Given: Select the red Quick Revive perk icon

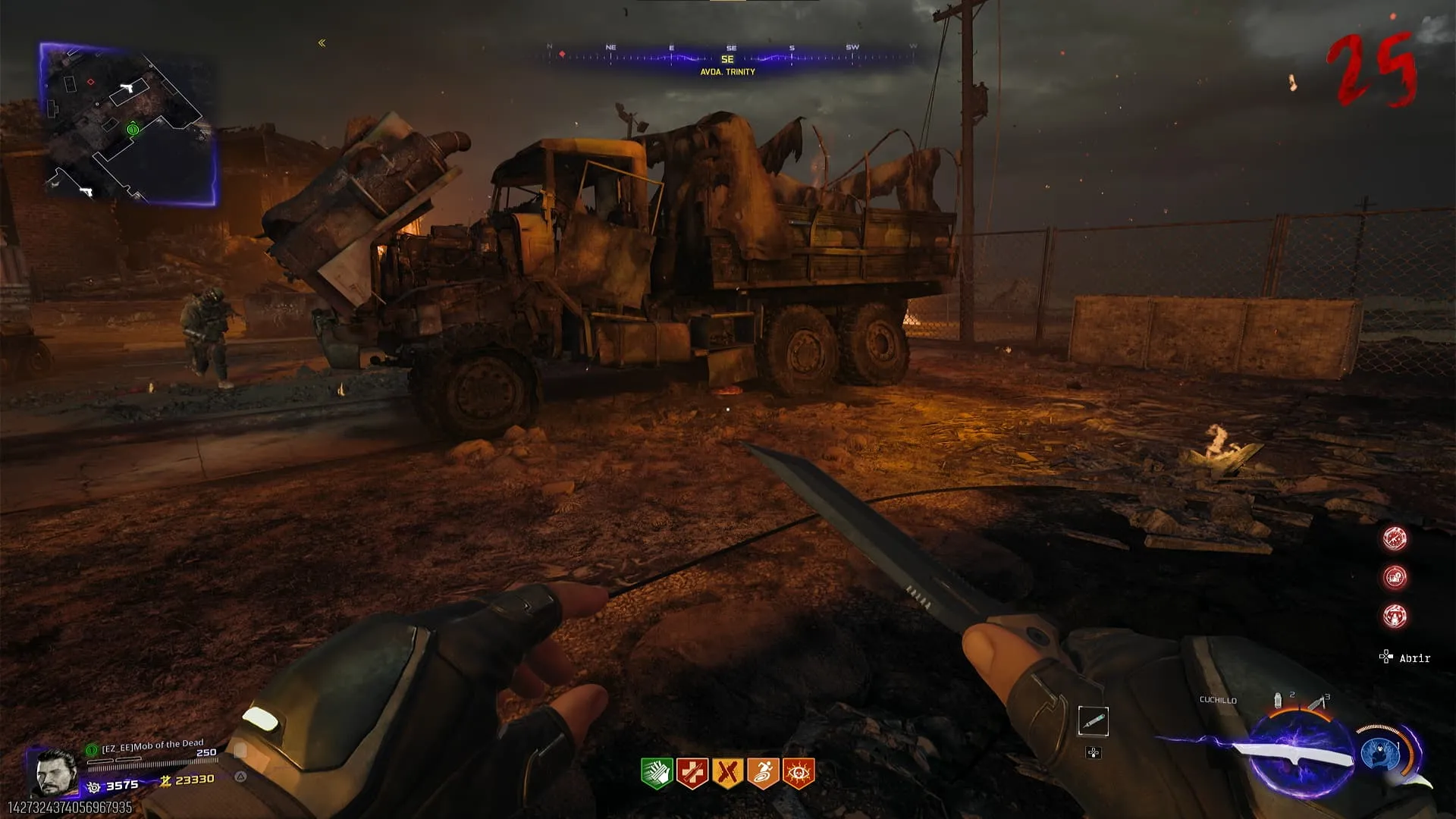Looking at the screenshot, I should coord(692,773).
